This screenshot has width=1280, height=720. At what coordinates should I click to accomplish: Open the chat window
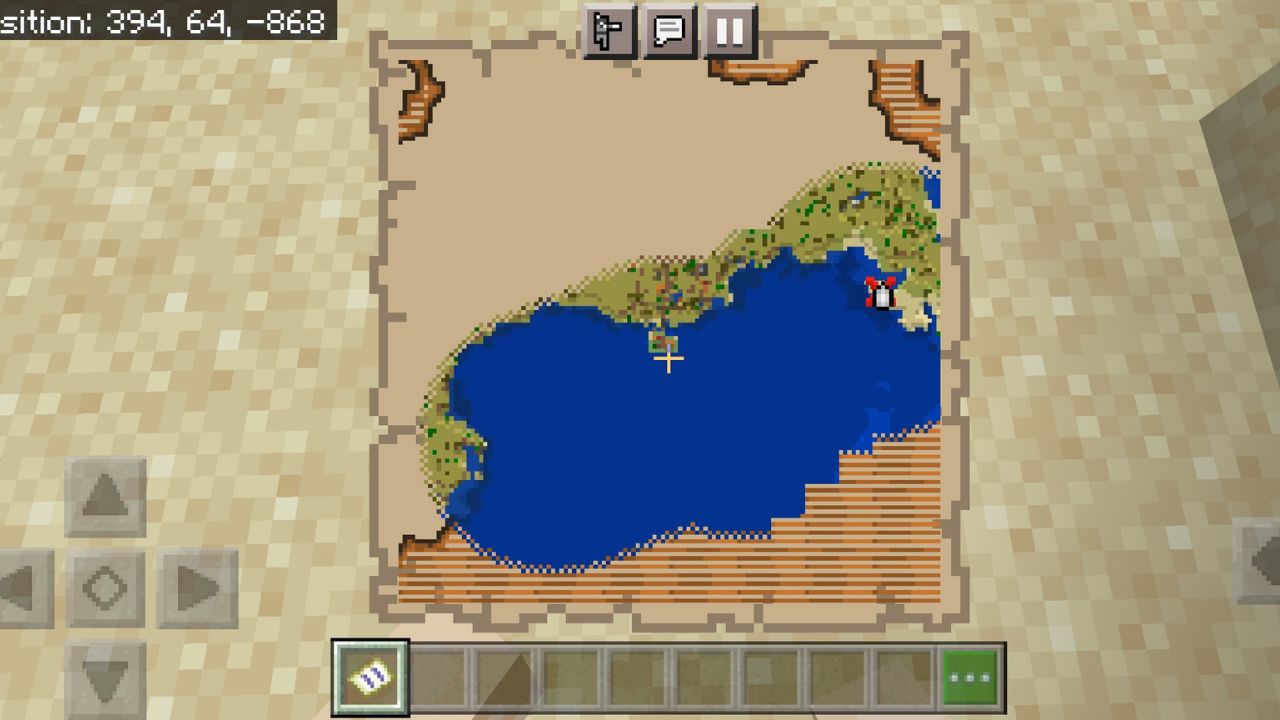[x=670, y=31]
